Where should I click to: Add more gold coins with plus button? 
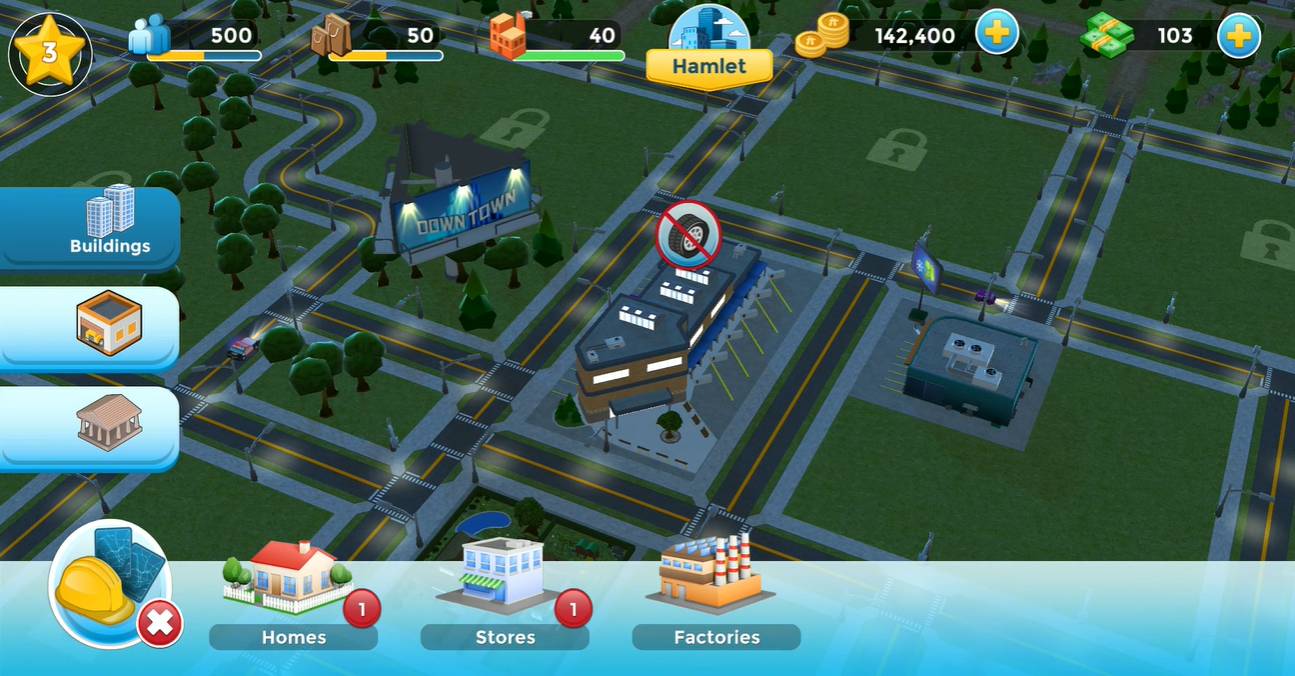tap(996, 35)
